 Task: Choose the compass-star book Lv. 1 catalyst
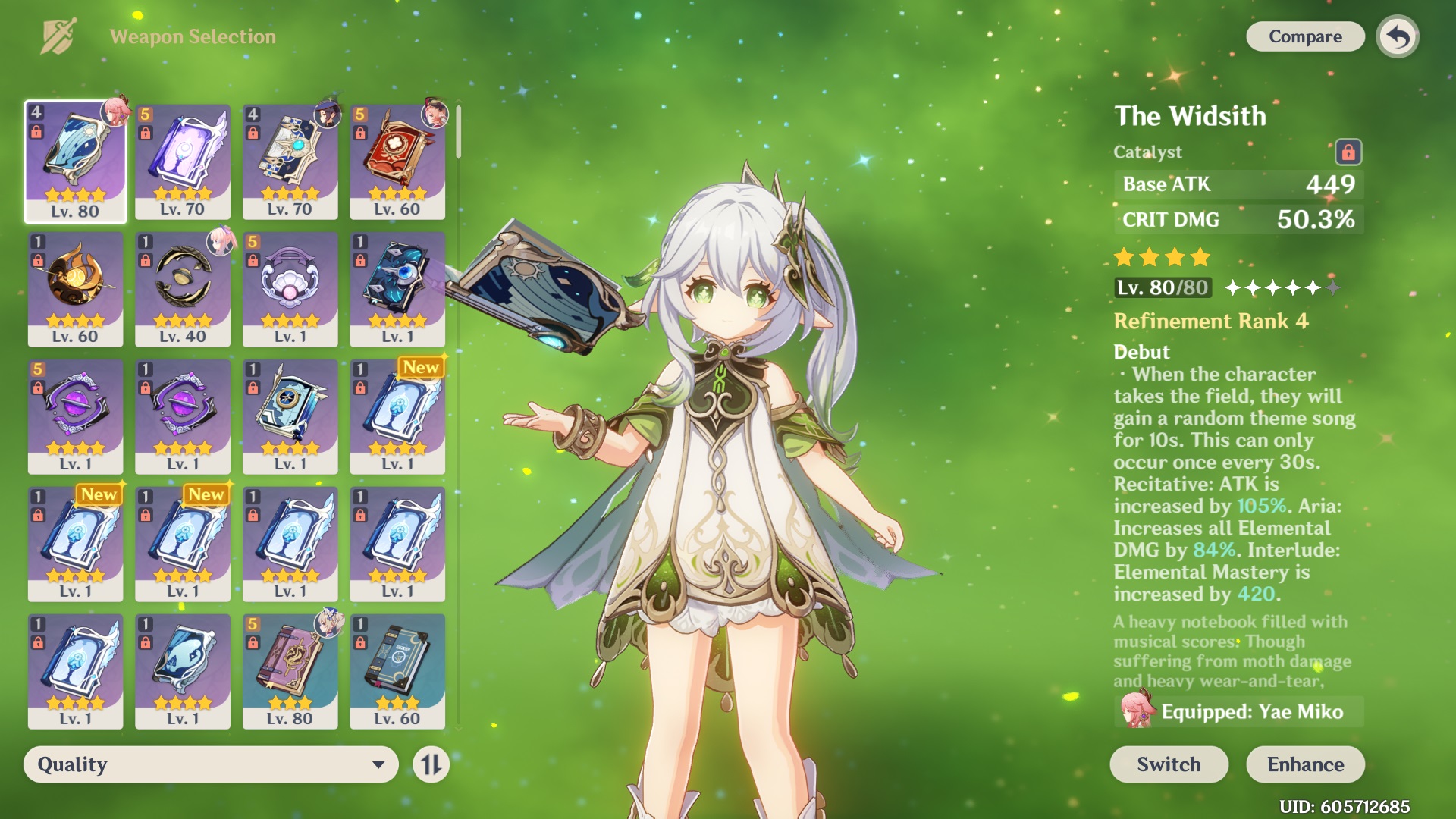290,416
